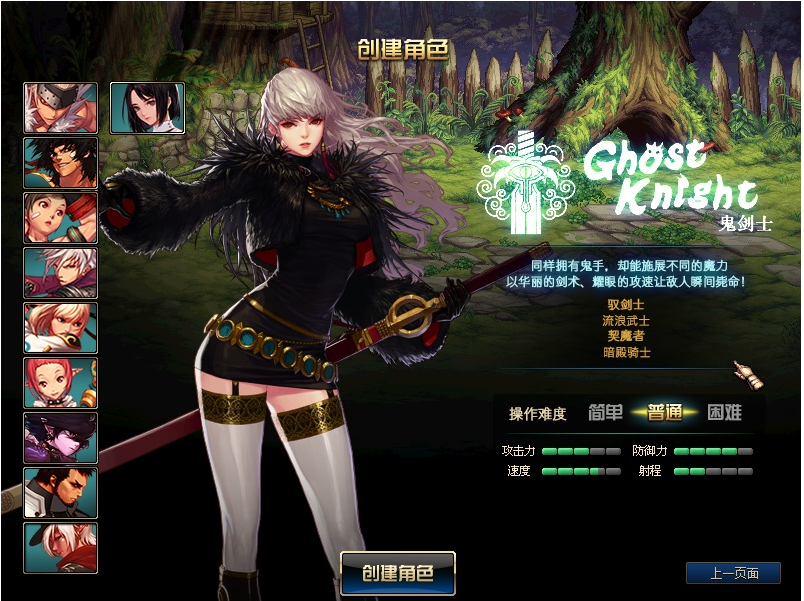This screenshot has height=601, width=804.
Task: Choose the white-haired character in purple portrait
Action: pyautogui.click(x=61, y=273)
